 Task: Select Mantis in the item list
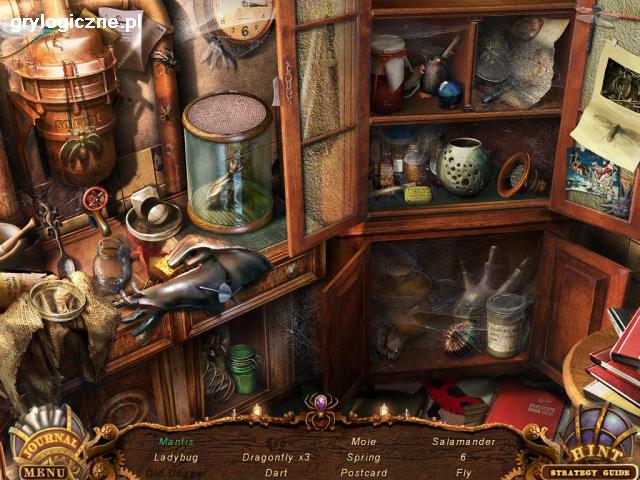tap(176, 440)
